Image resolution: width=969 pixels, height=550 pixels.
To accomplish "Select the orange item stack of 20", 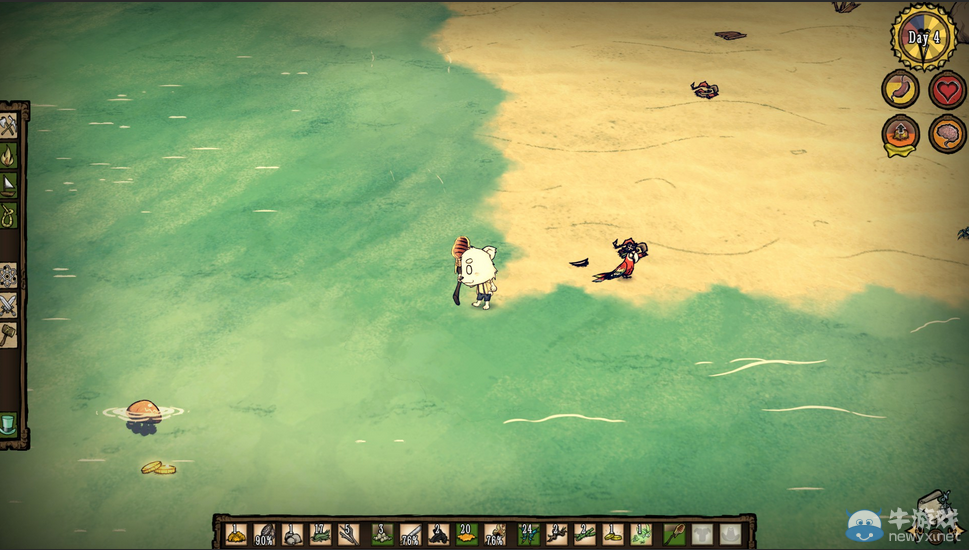I will (x=467, y=534).
